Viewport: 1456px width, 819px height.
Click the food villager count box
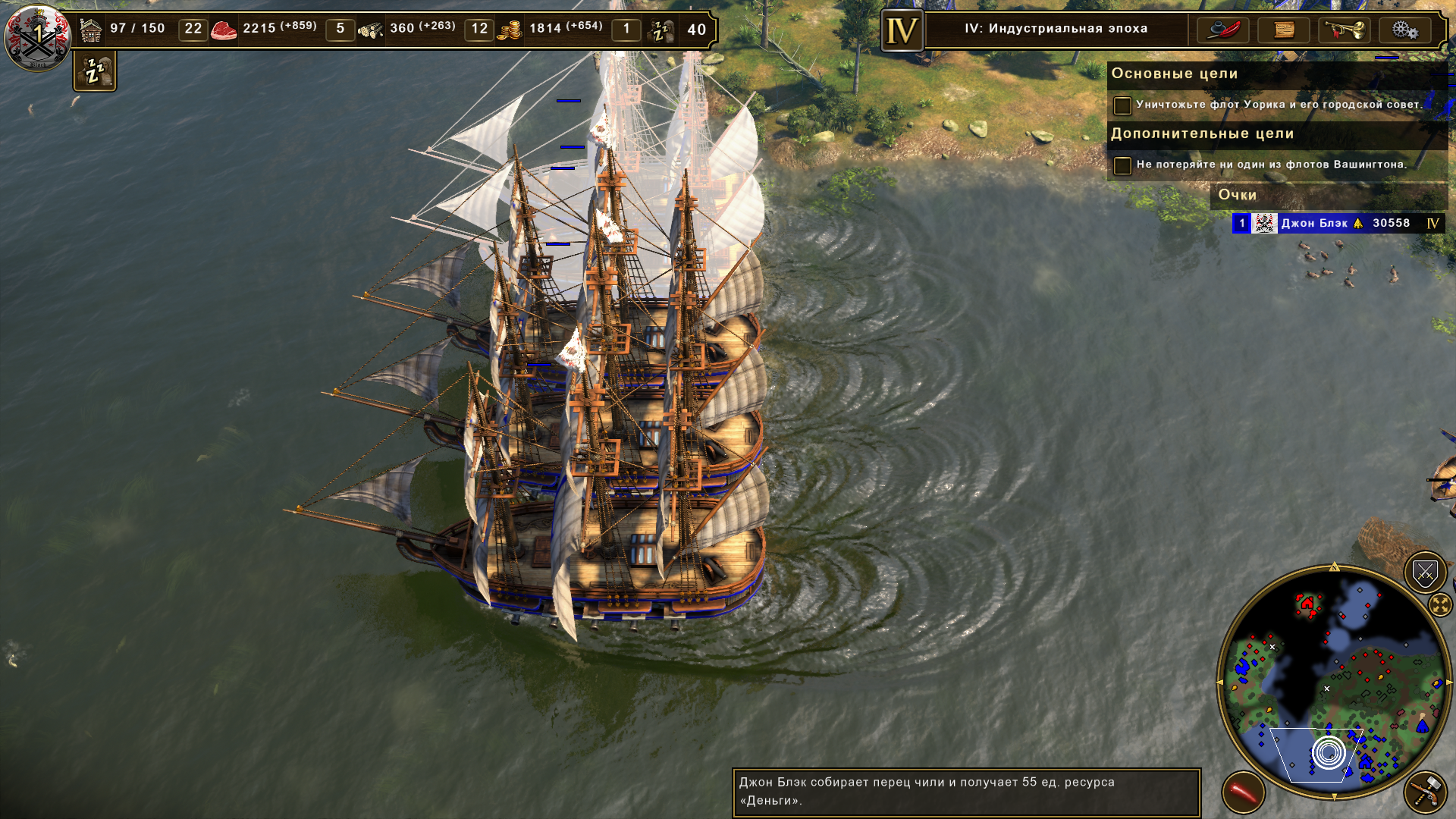pos(340,29)
